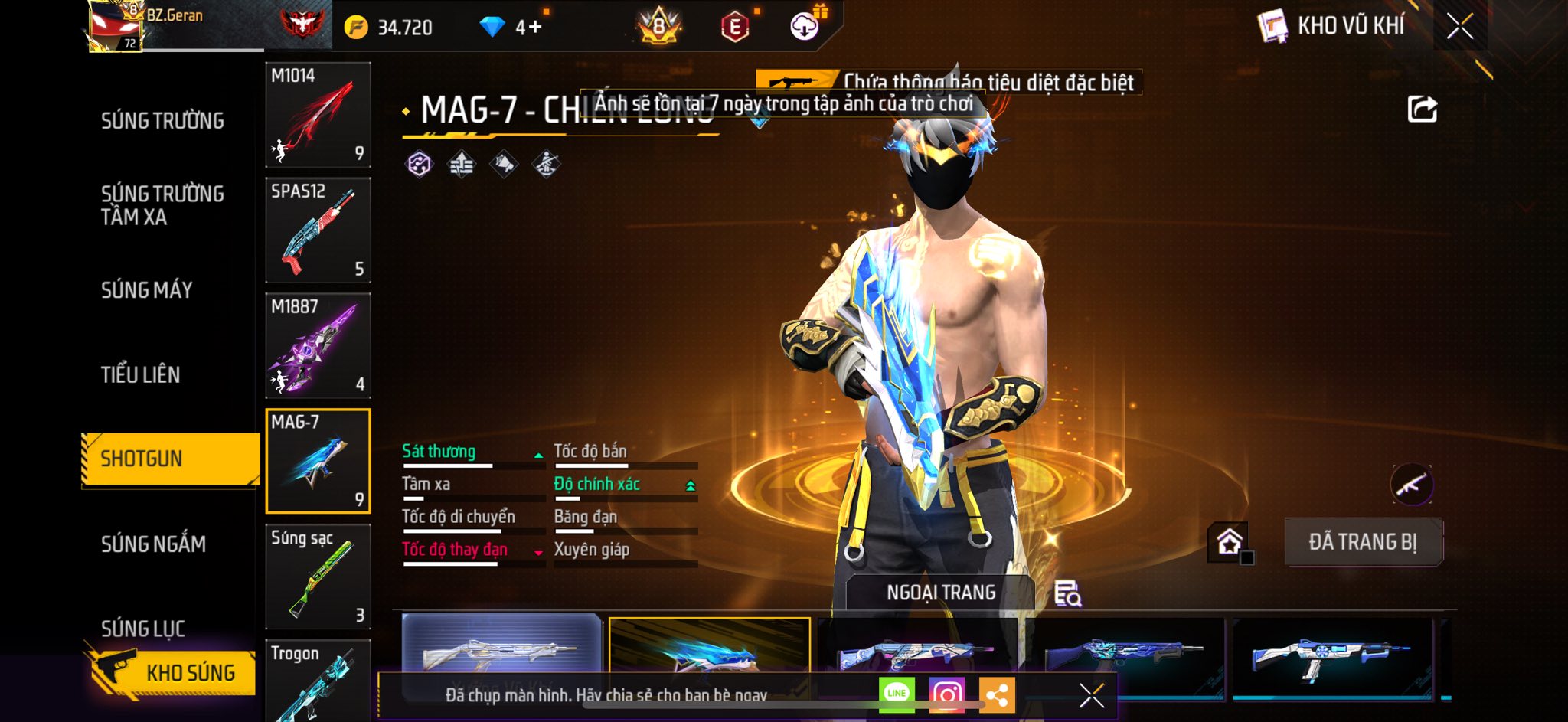
Task: Choose the SÚNG NGẮM category
Action: 153,544
